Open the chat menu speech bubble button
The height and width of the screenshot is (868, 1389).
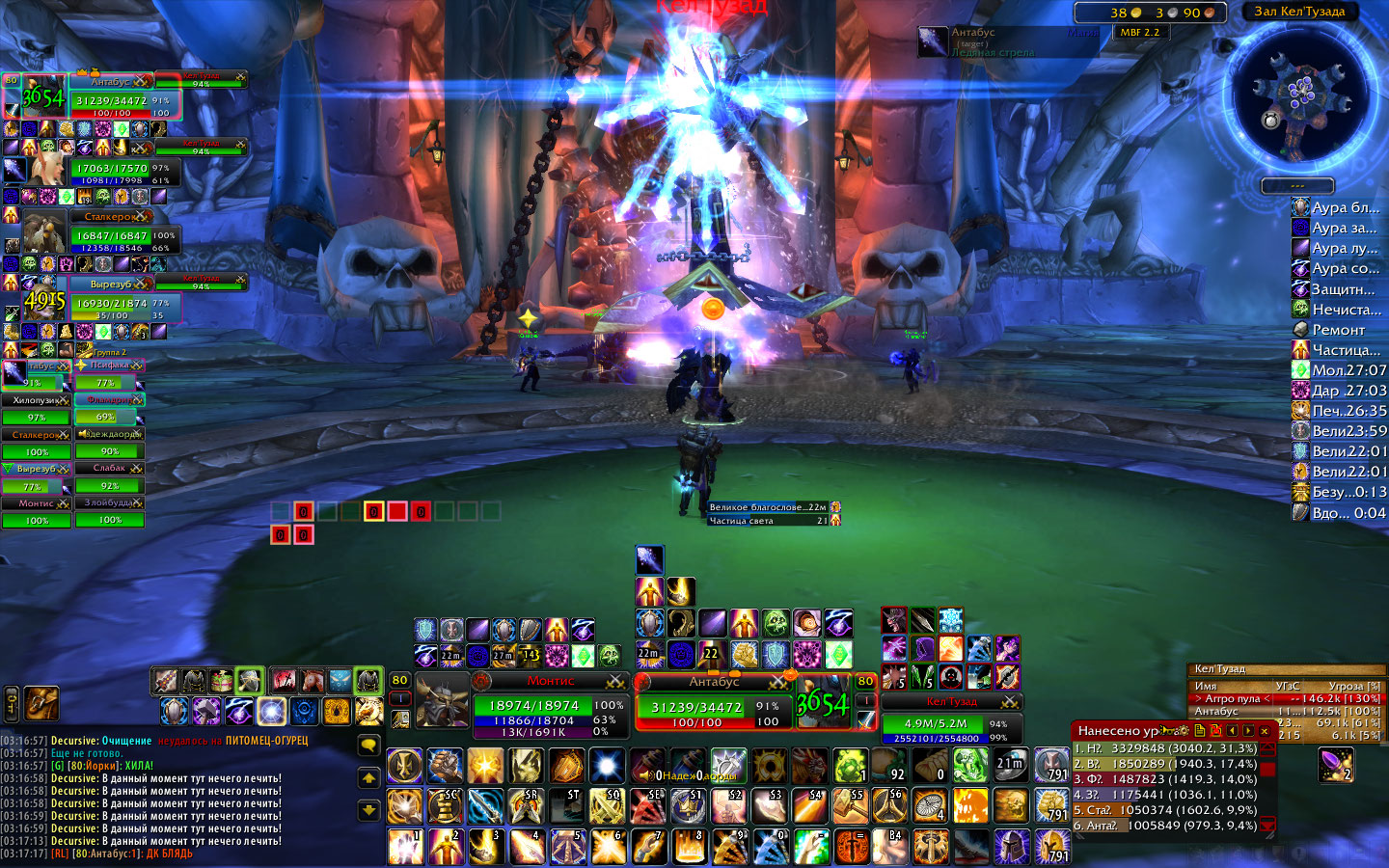(x=368, y=745)
